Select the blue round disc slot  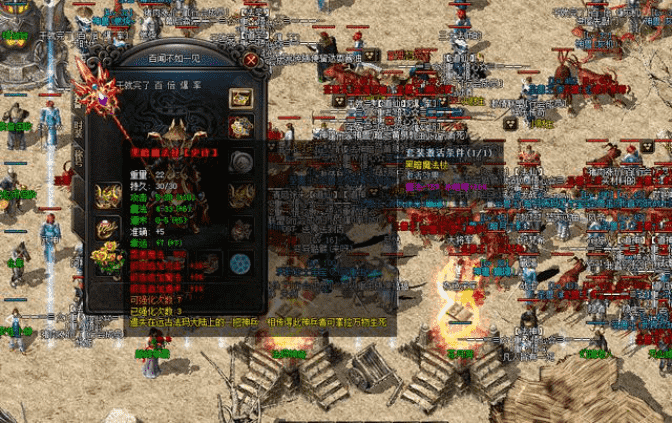coord(240,262)
